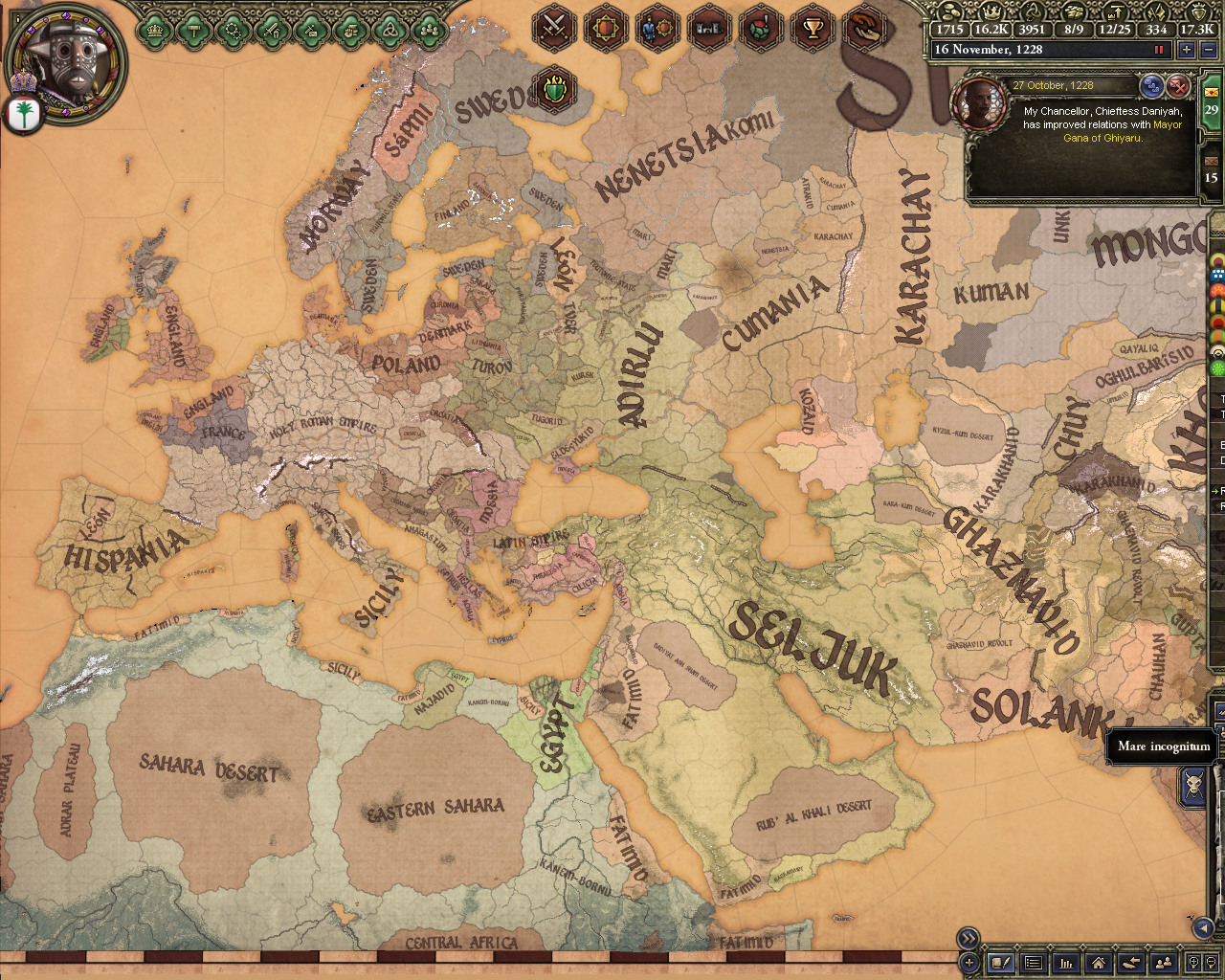The image size is (1225, 980).
Task: Pause the game with the red pause button
Action: click(x=1161, y=49)
